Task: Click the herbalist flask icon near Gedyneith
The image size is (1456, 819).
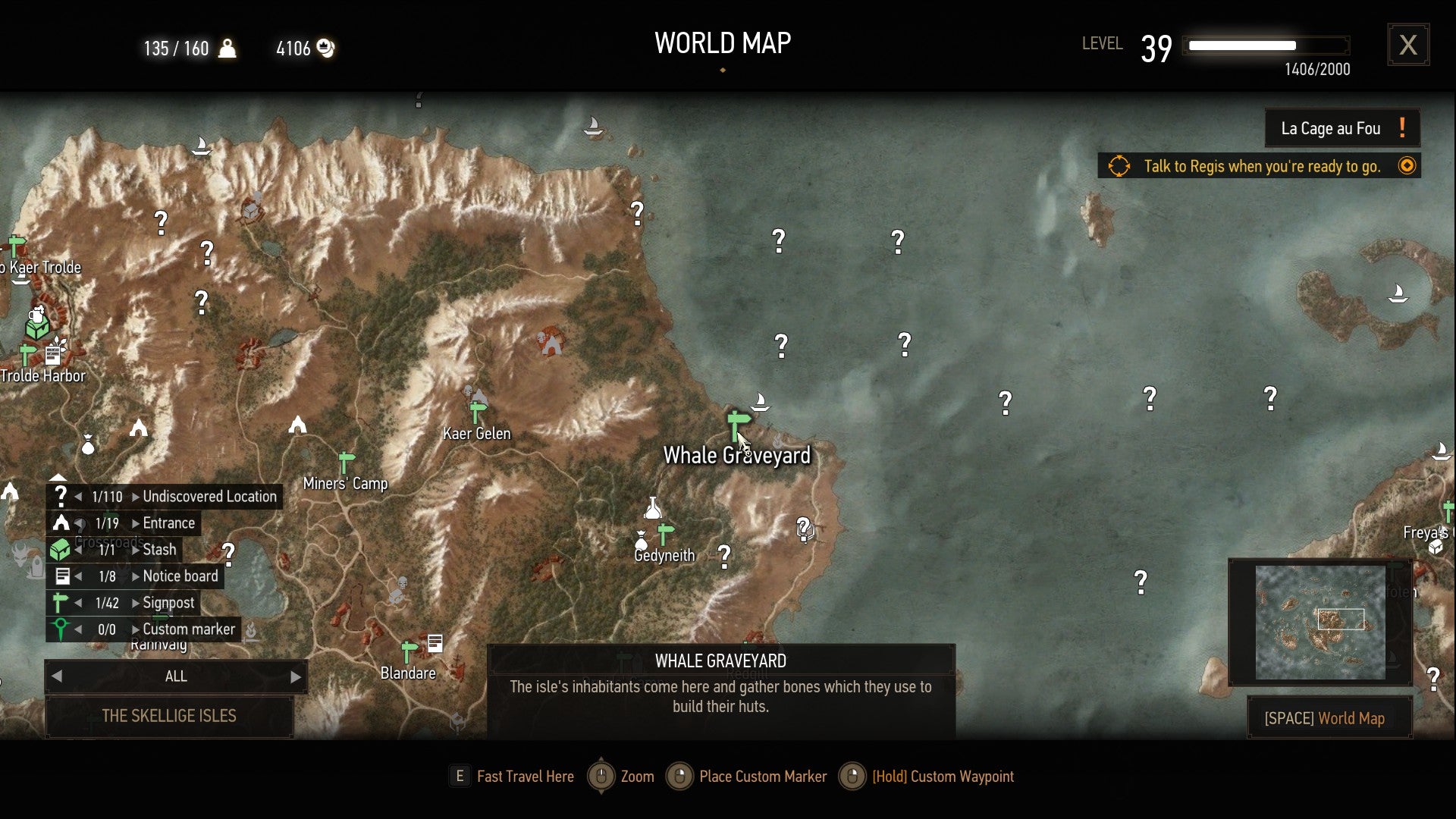Action: pyautogui.click(x=654, y=508)
